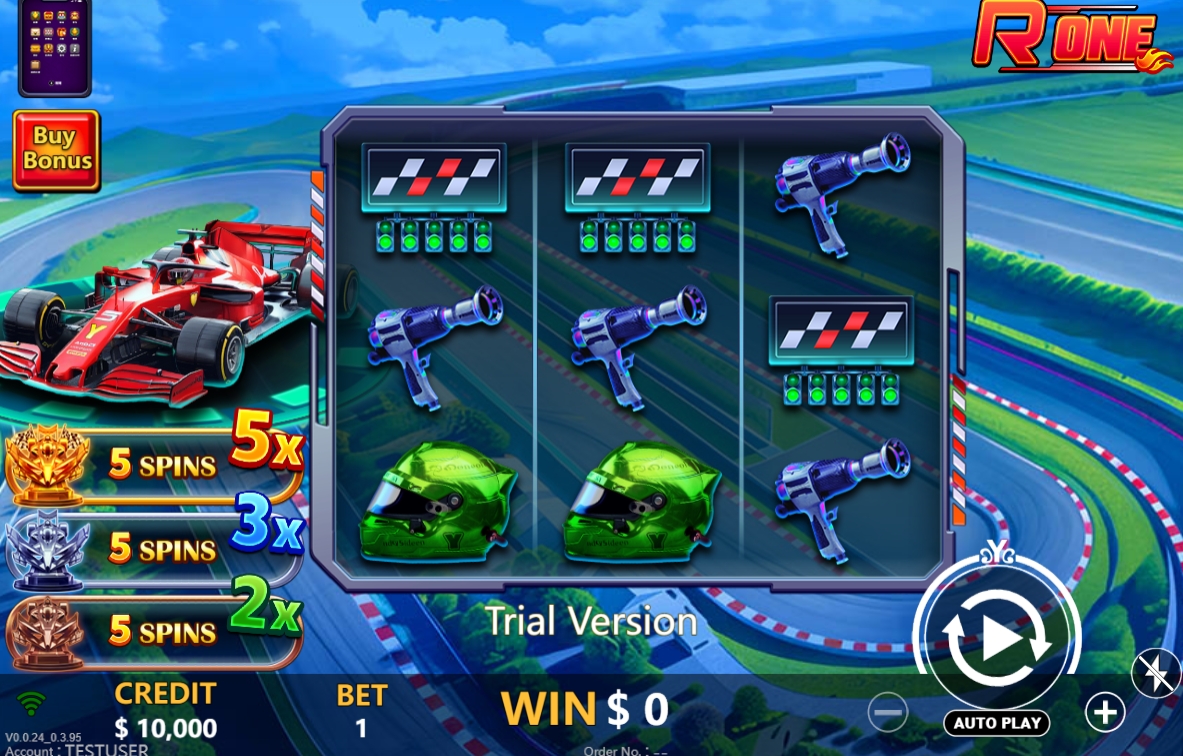Increase the bet with the plus button

click(1105, 712)
